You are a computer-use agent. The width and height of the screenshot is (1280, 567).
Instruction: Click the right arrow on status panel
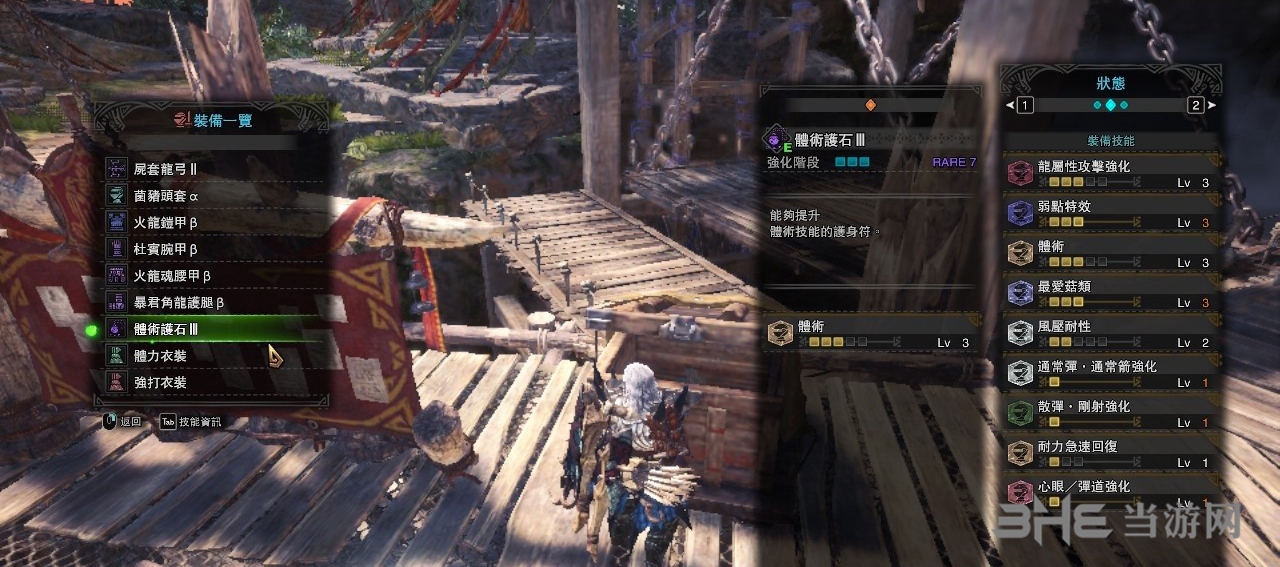point(1211,105)
